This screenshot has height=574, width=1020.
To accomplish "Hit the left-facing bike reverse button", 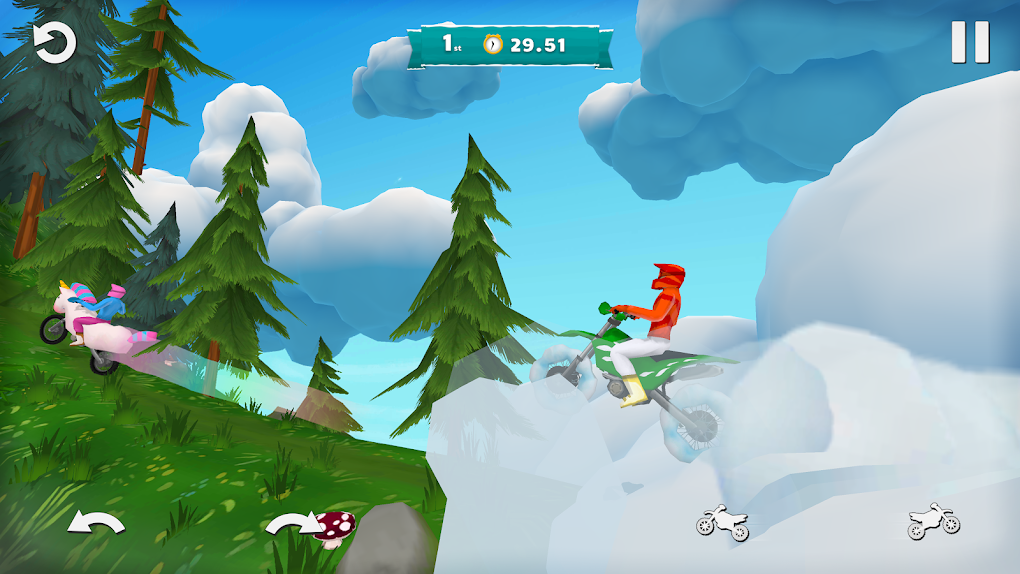I will tap(722, 522).
